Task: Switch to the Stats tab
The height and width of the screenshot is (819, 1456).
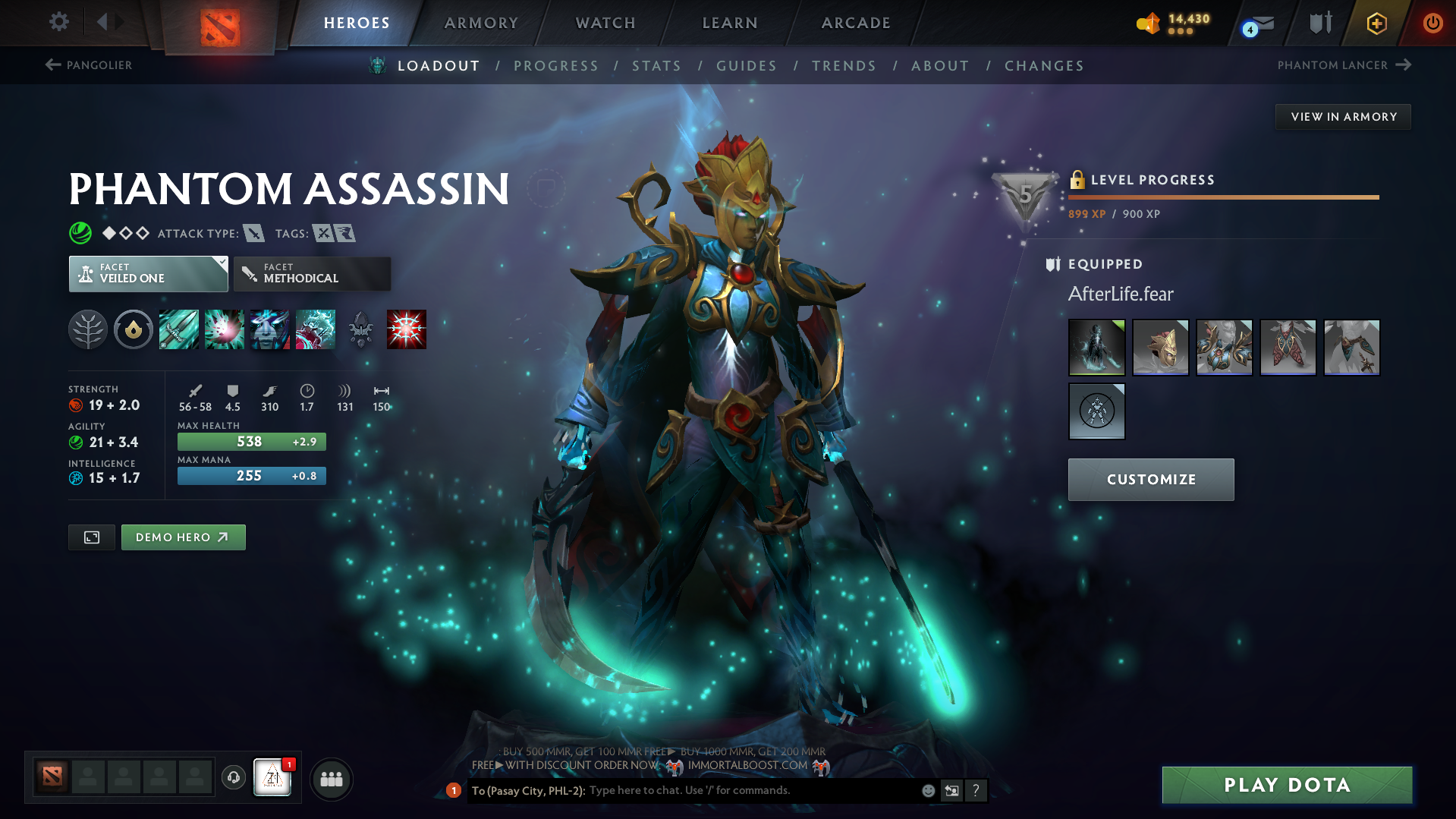Action: point(656,66)
